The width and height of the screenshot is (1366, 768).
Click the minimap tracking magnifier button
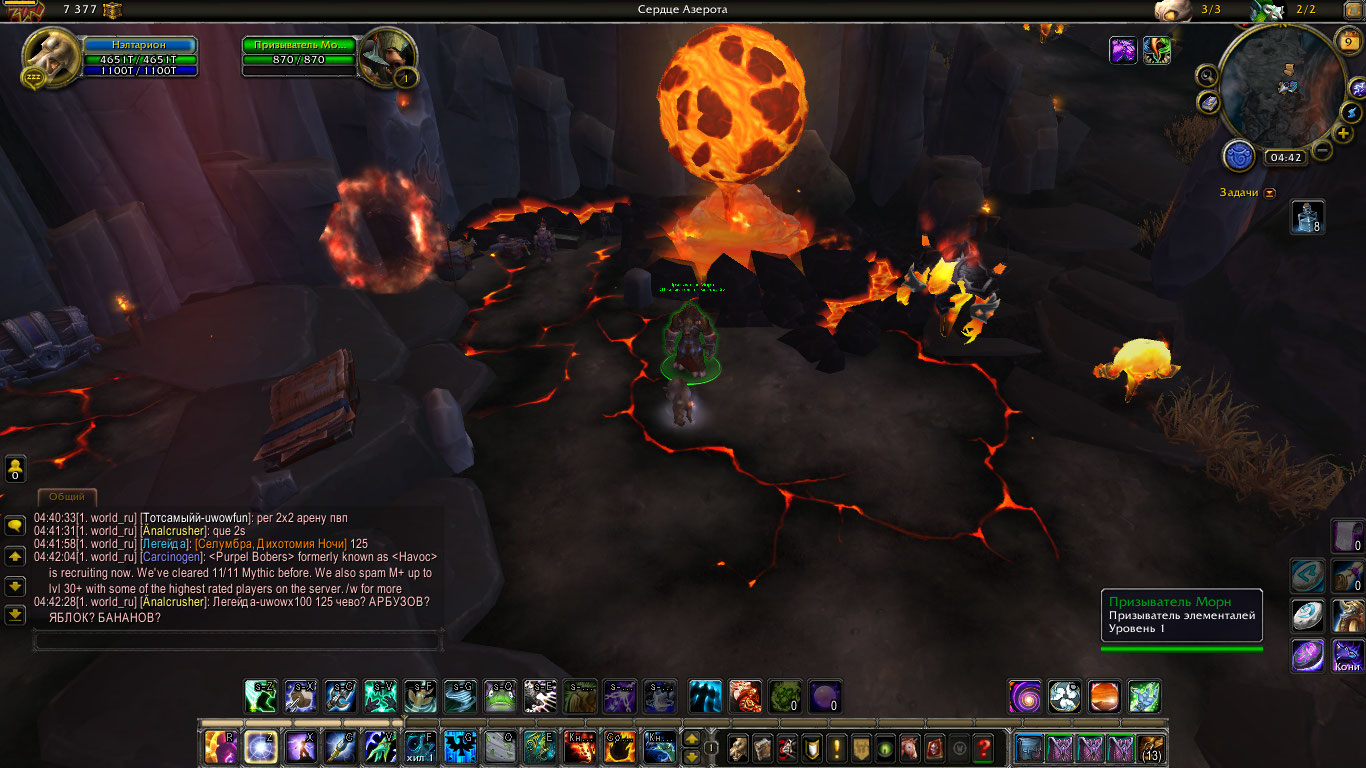(x=1207, y=75)
